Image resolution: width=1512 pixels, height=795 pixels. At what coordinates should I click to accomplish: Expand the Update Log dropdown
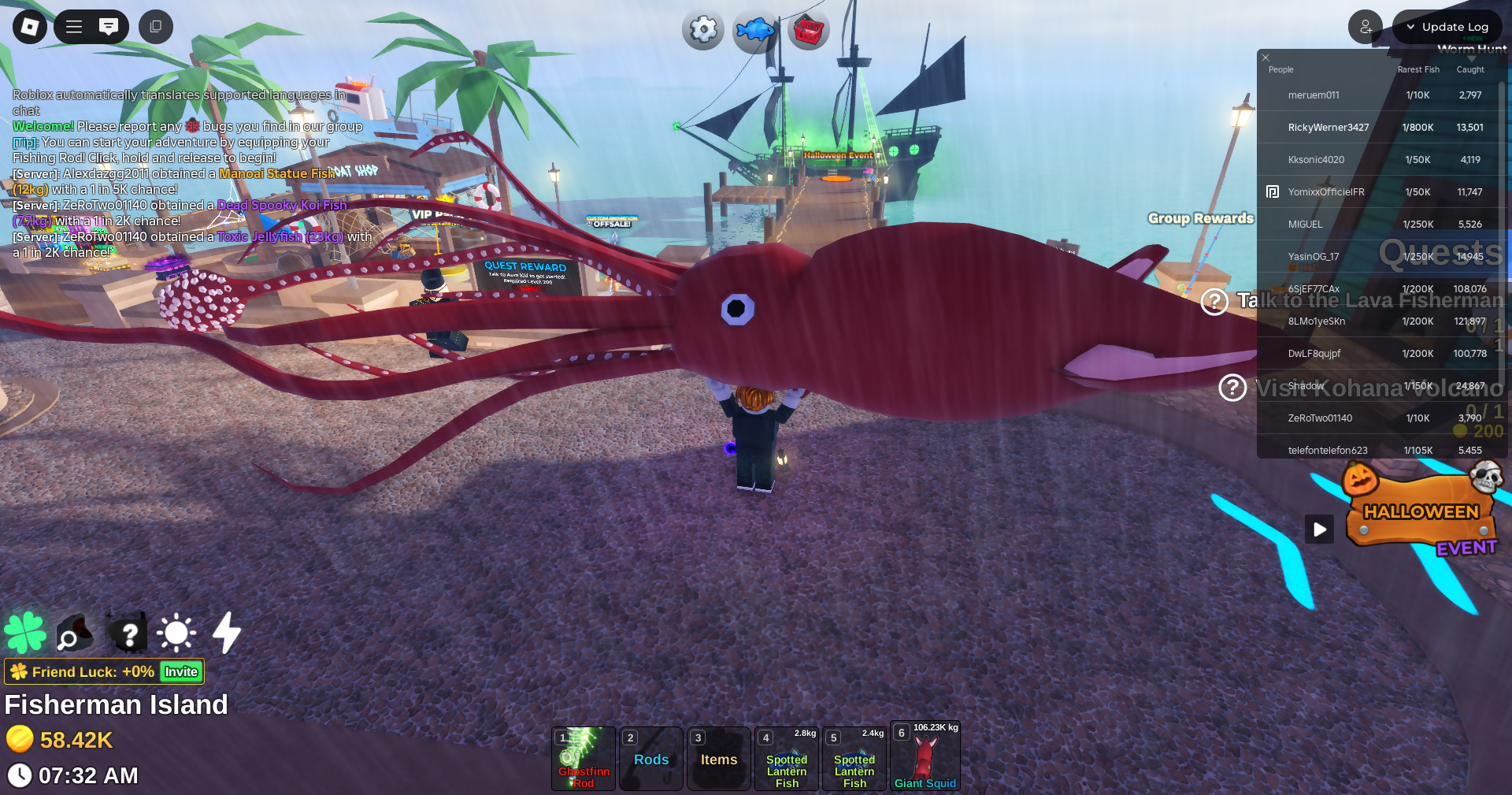point(1447,27)
